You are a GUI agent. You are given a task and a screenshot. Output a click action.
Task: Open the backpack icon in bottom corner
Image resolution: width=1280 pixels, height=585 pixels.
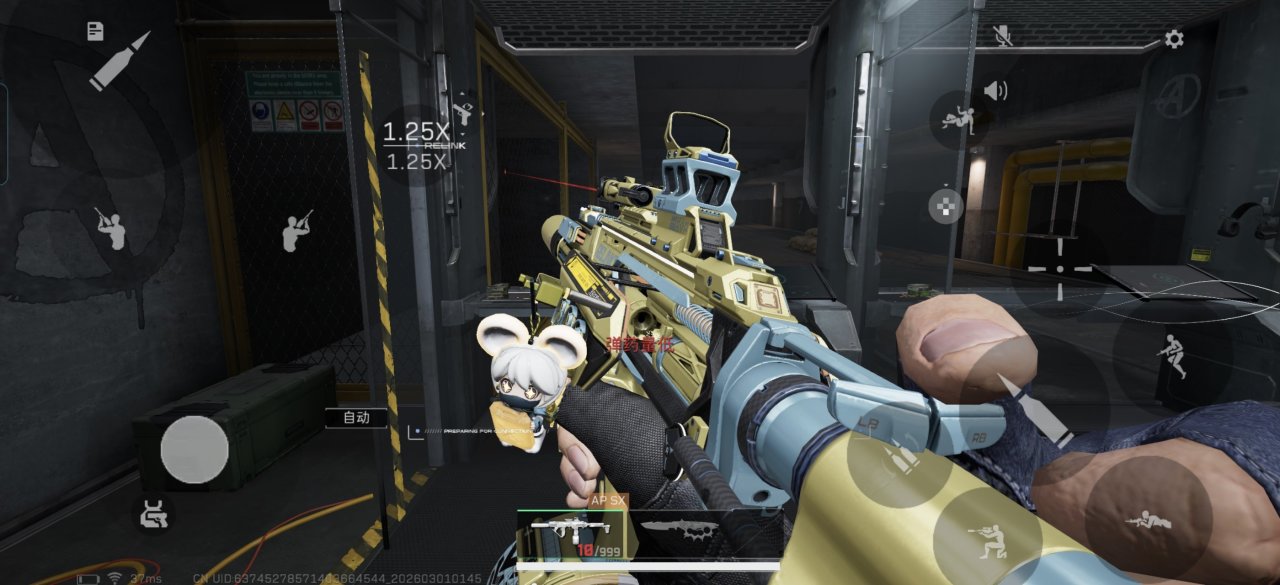click(x=154, y=514)
